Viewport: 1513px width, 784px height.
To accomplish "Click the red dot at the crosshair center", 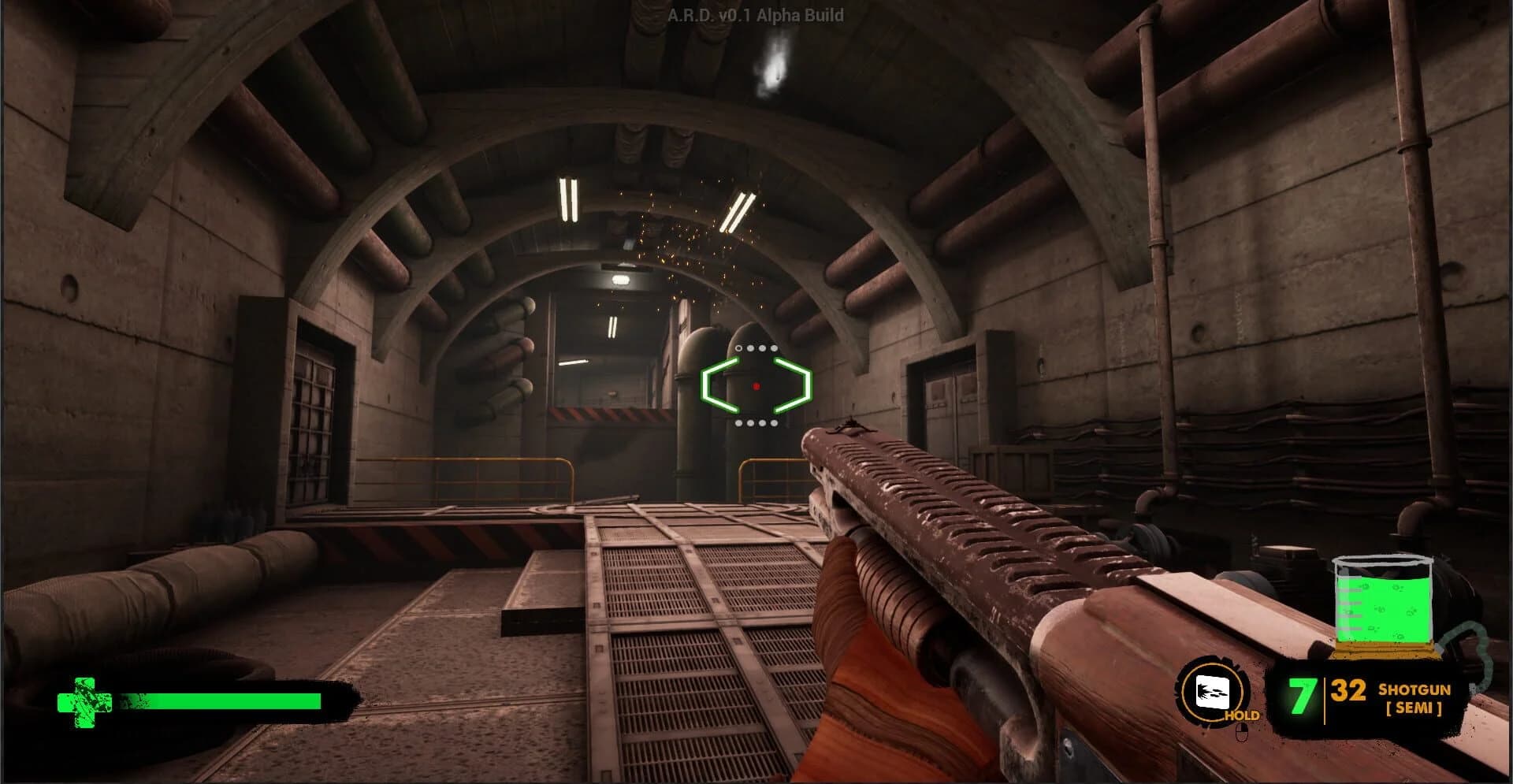I will (x=756, y=385).
